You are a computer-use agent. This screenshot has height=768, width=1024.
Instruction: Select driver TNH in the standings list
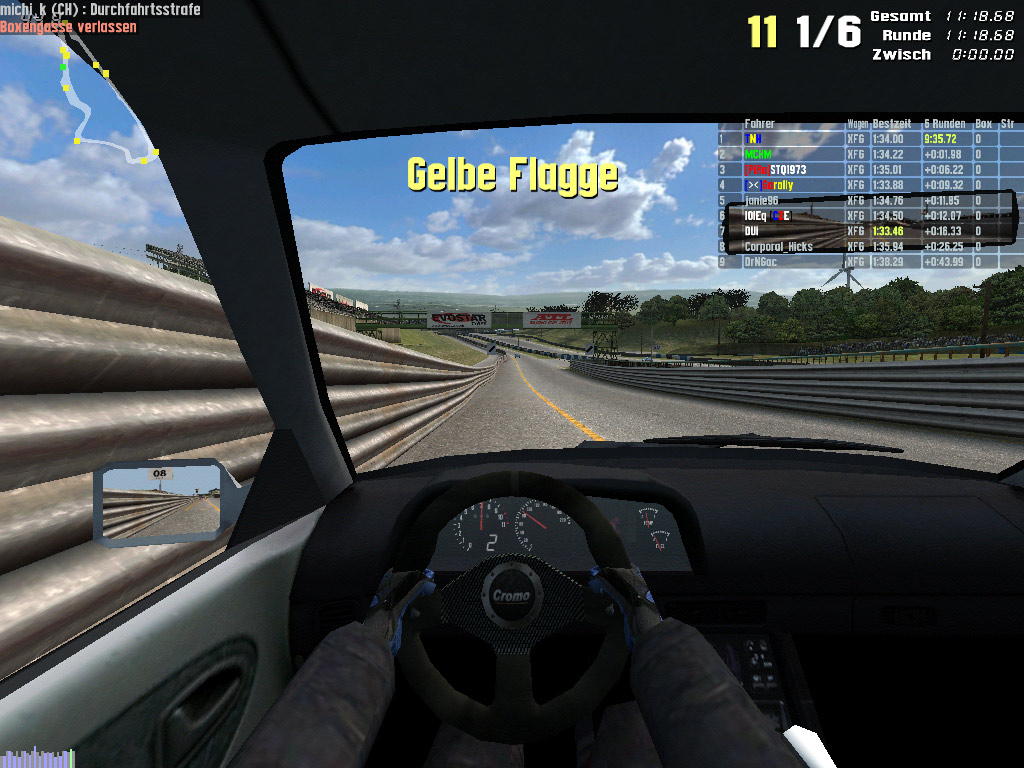(754, 139)
